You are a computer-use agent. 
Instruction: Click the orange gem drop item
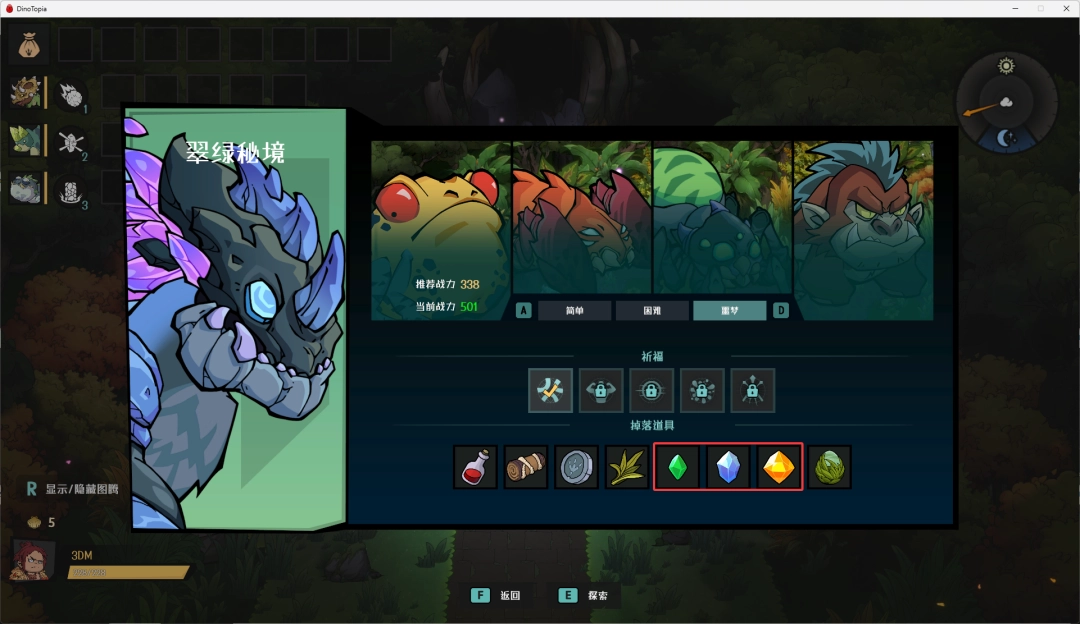[x=779, y=467]
